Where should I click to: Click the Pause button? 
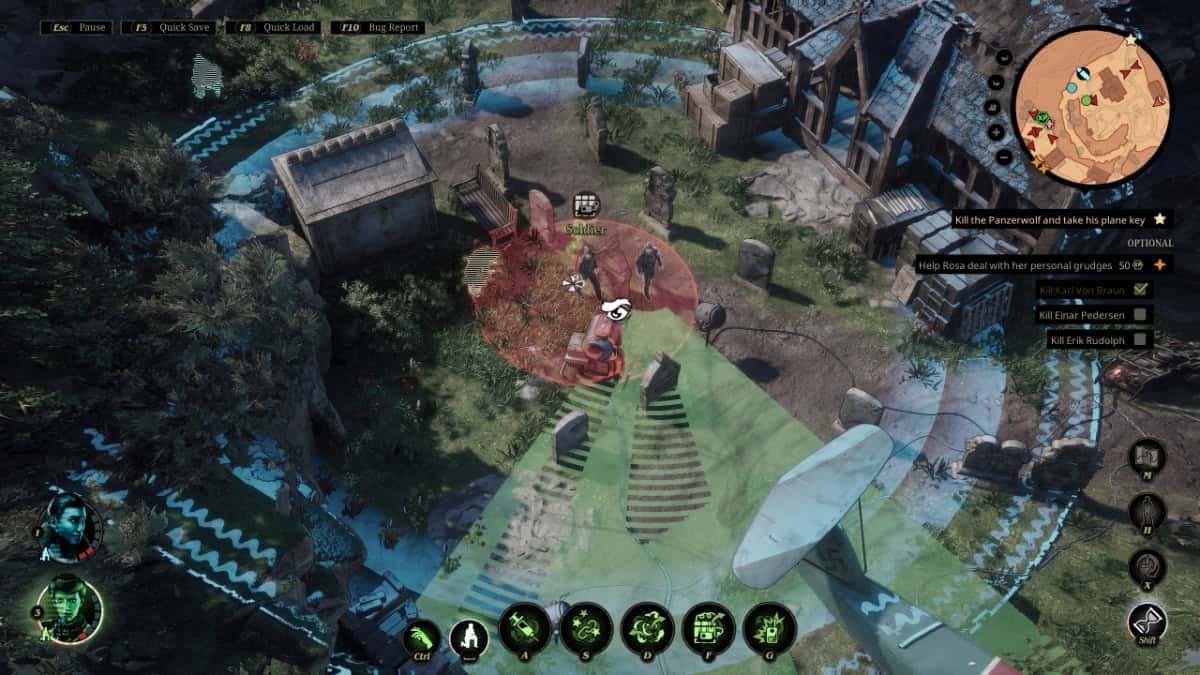click(x=76, y=27)
